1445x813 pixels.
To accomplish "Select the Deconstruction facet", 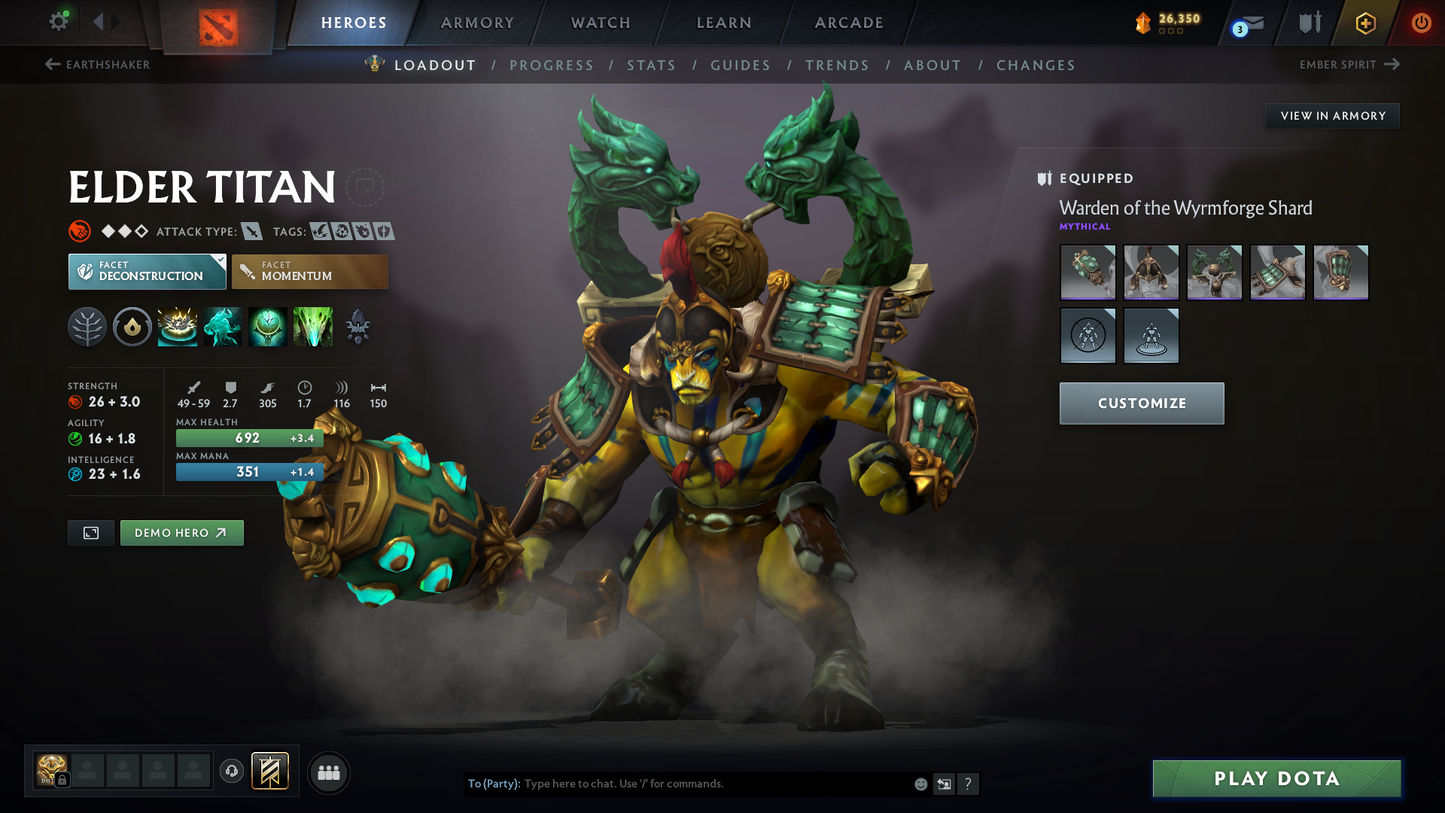I will [146, 271].
